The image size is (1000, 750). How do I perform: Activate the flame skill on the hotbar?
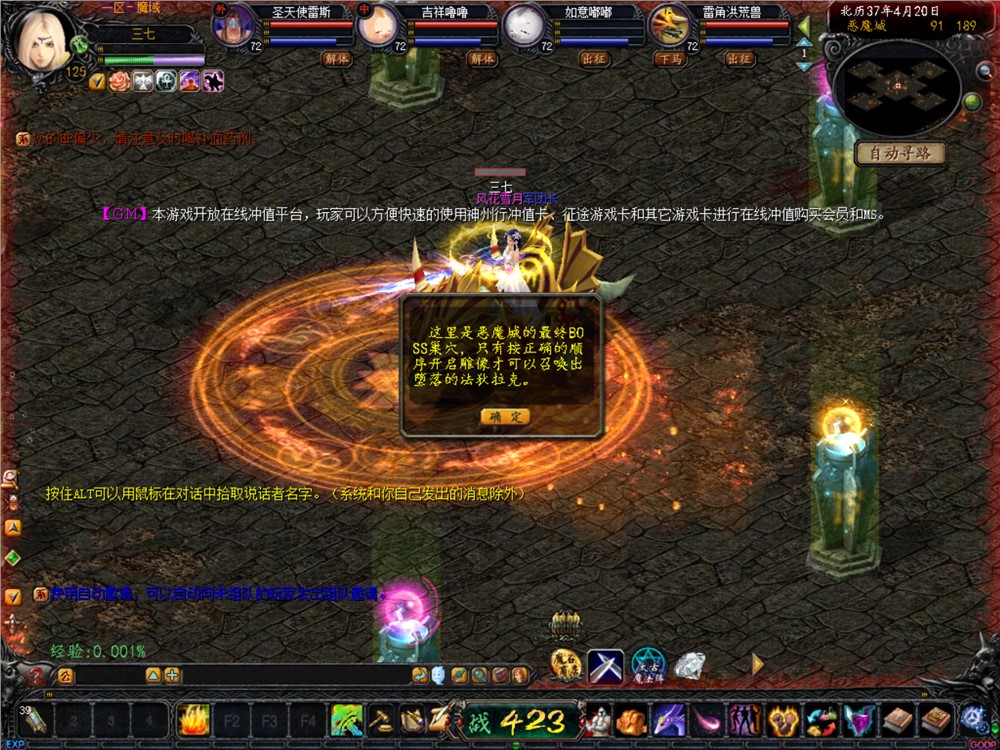click(192, 719)
